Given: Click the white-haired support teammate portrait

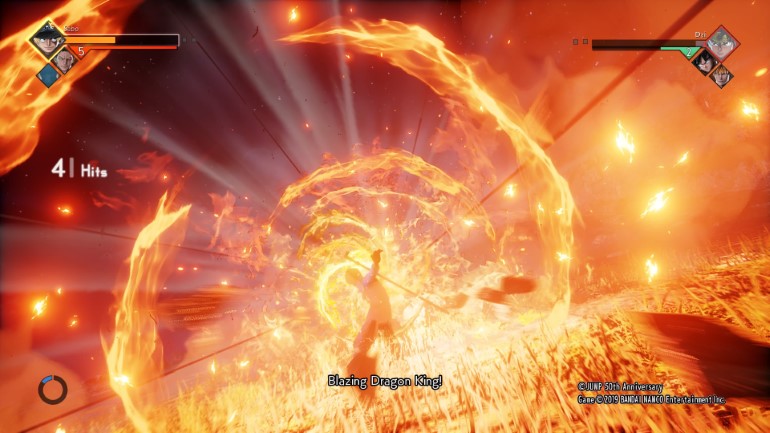Looking at the screenshot, I should [65, 59].
